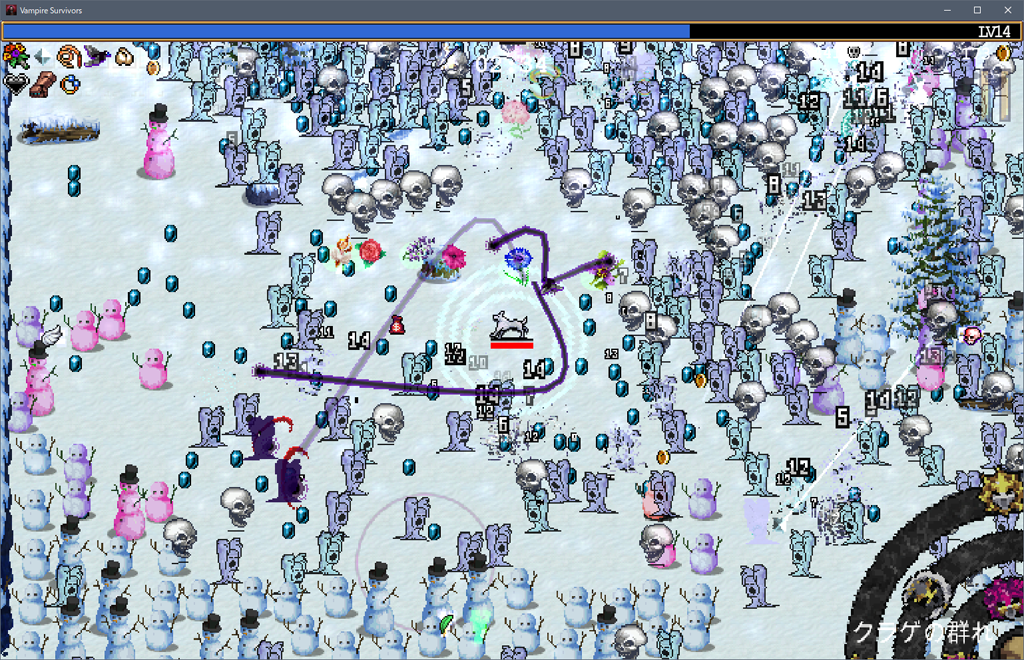Click the silver diamond weapon icon
This screenshot has height=660, width=1024.
[42, 57]
